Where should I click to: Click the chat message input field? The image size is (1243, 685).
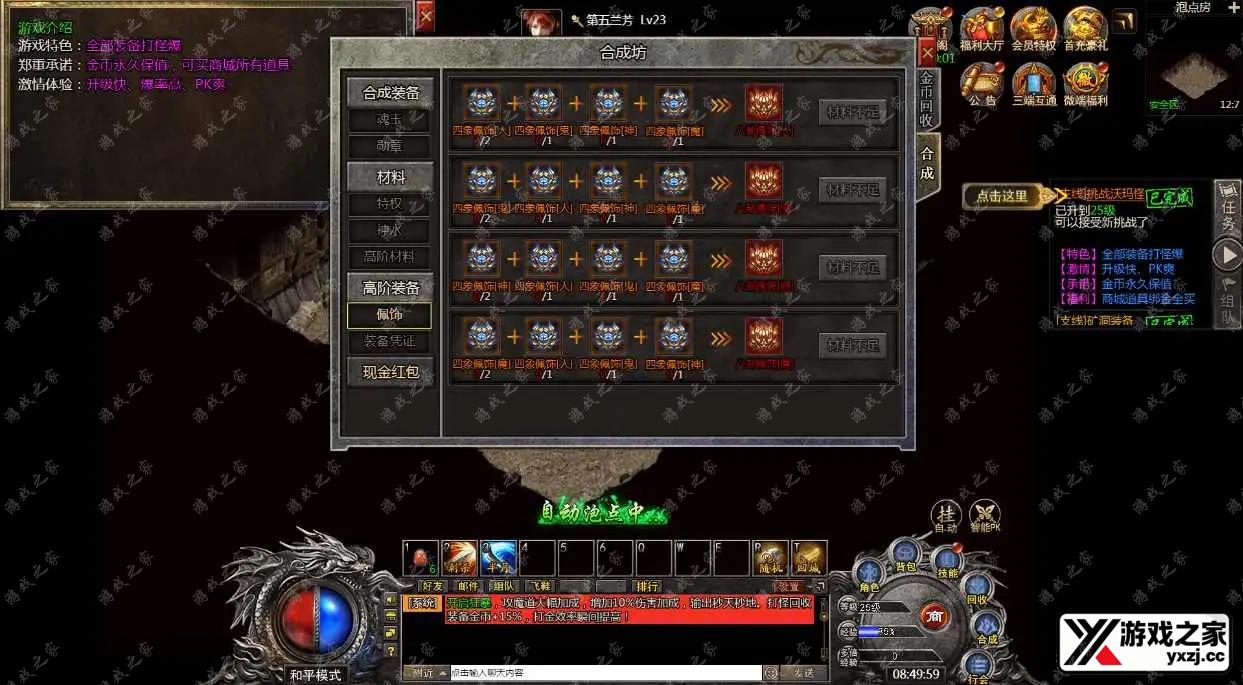tap(605, 673)
